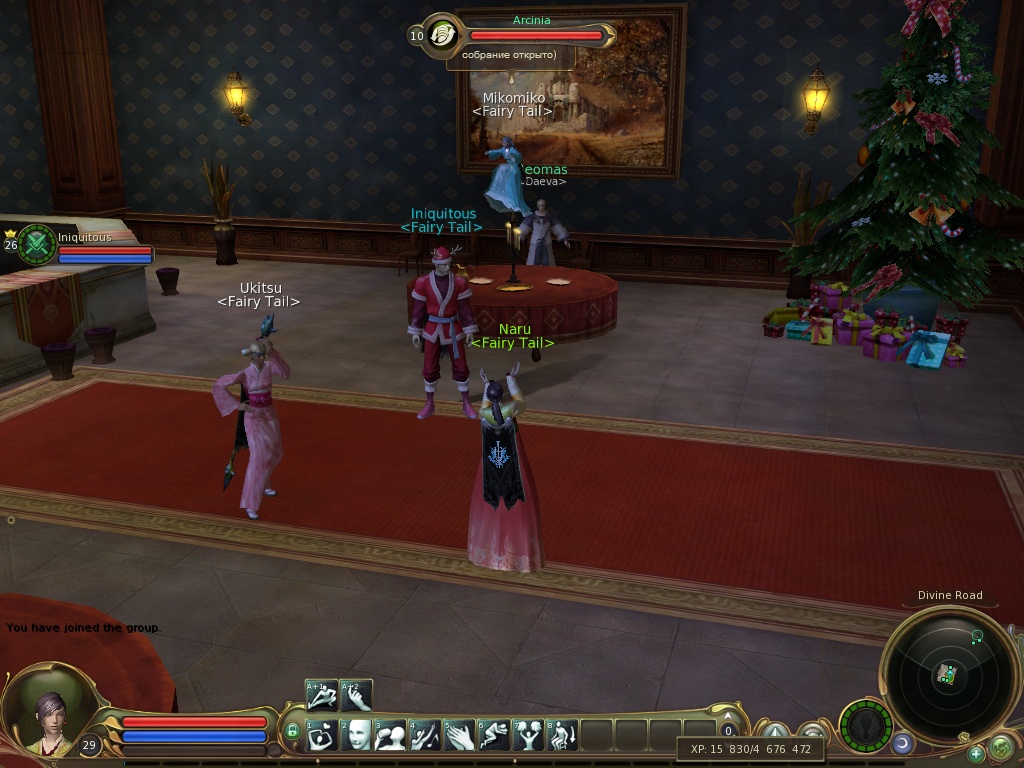Click the green plus button below minimap
The image size is (1024, 768).
[976, 753]
